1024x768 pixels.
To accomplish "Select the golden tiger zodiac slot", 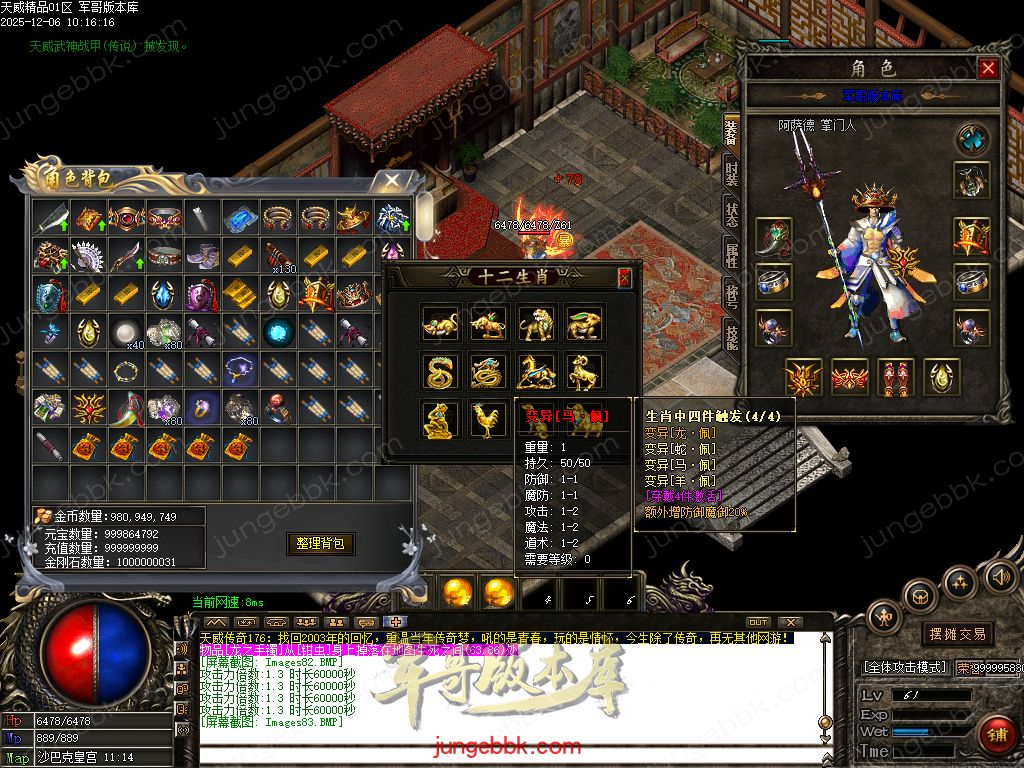I will (536, 324).
